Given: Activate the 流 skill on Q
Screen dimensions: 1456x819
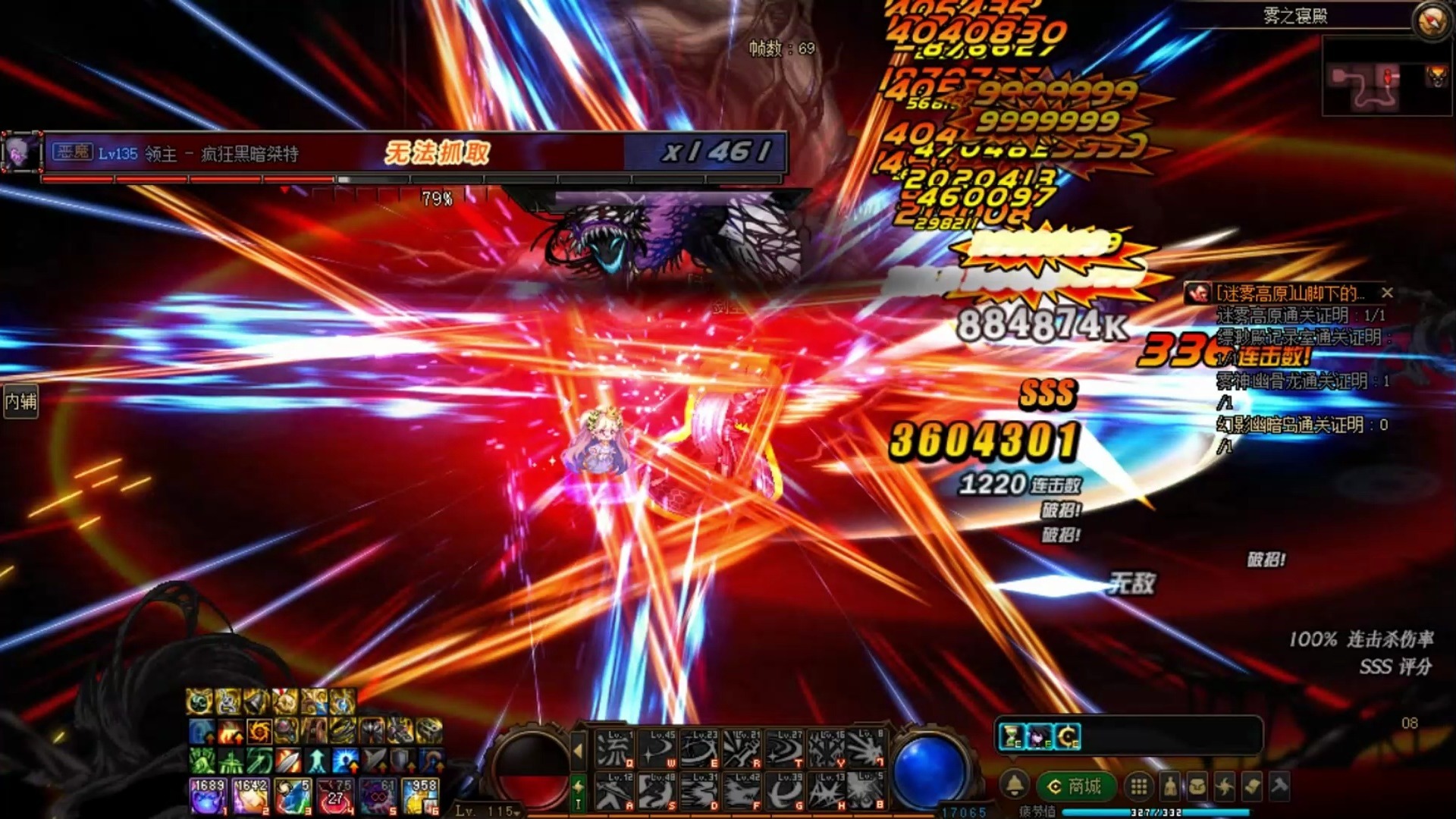Looking at the screenshot, I should pos(613,749).
